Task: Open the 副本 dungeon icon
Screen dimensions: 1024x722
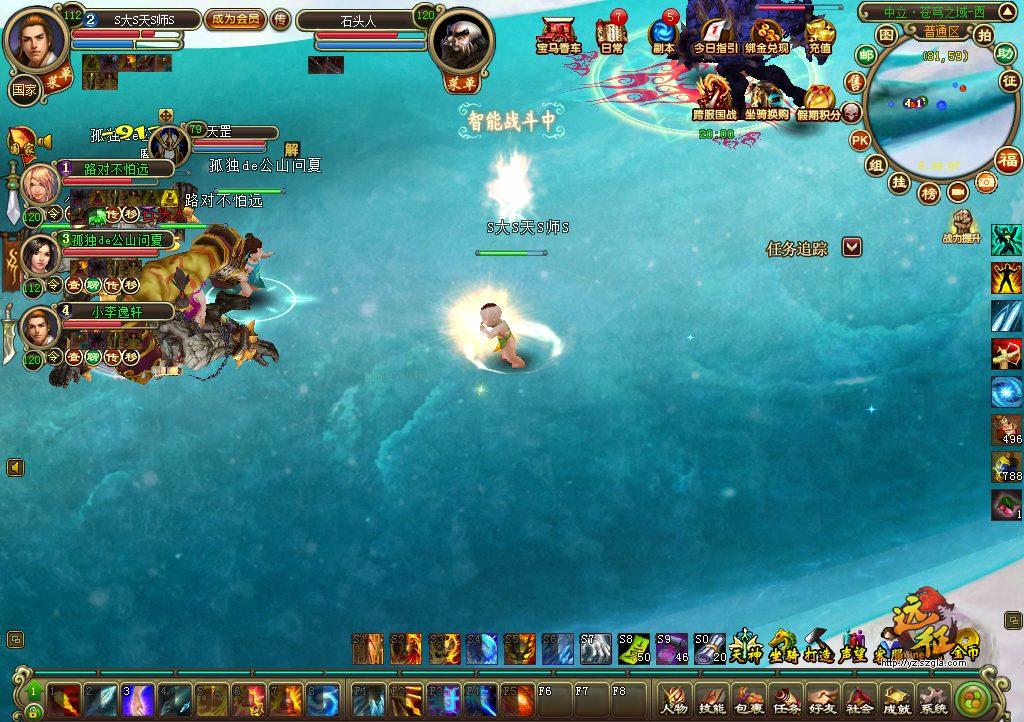Action: click(x=663, y=34)
